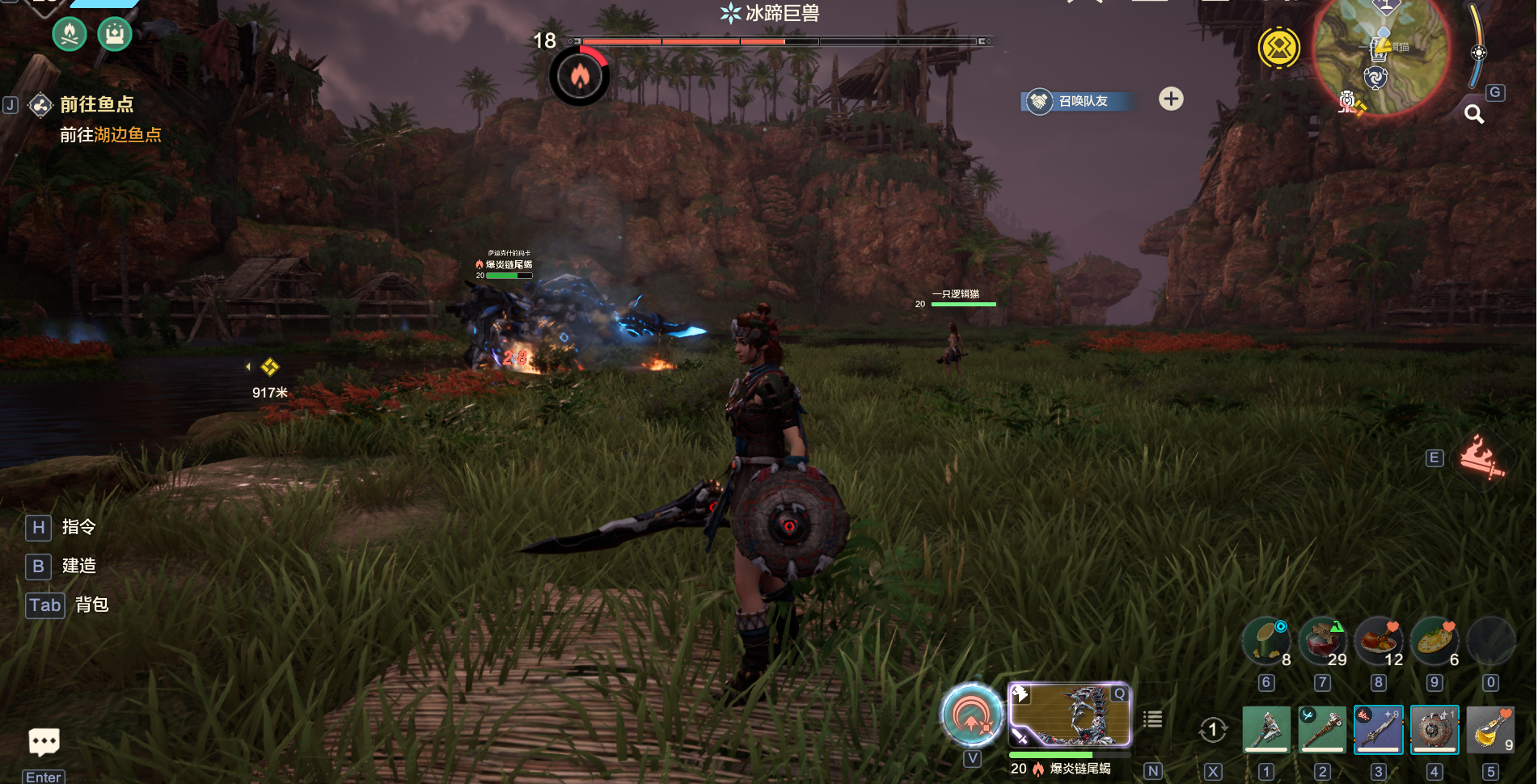Click the green campfire status icon

(x=70, y=34)
